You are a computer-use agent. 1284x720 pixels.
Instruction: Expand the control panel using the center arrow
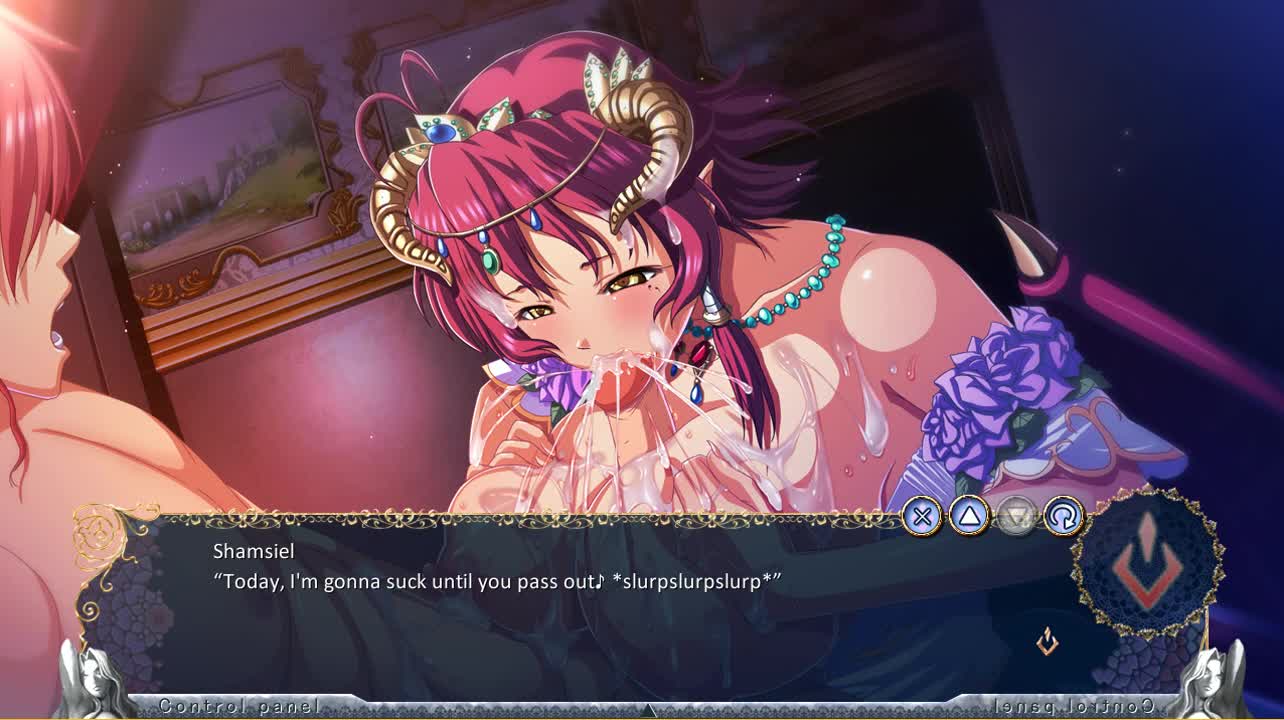click(x=649, y=710)
